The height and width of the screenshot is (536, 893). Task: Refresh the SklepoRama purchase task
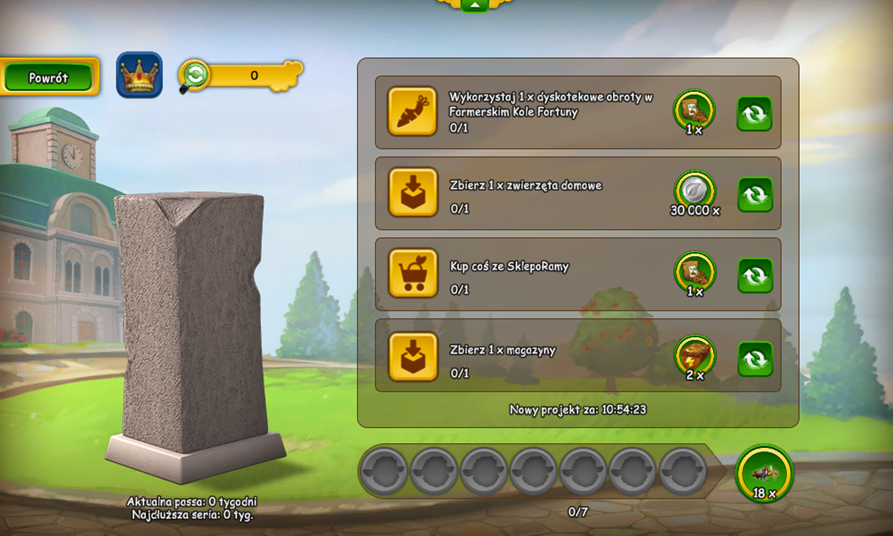(755, 275)
